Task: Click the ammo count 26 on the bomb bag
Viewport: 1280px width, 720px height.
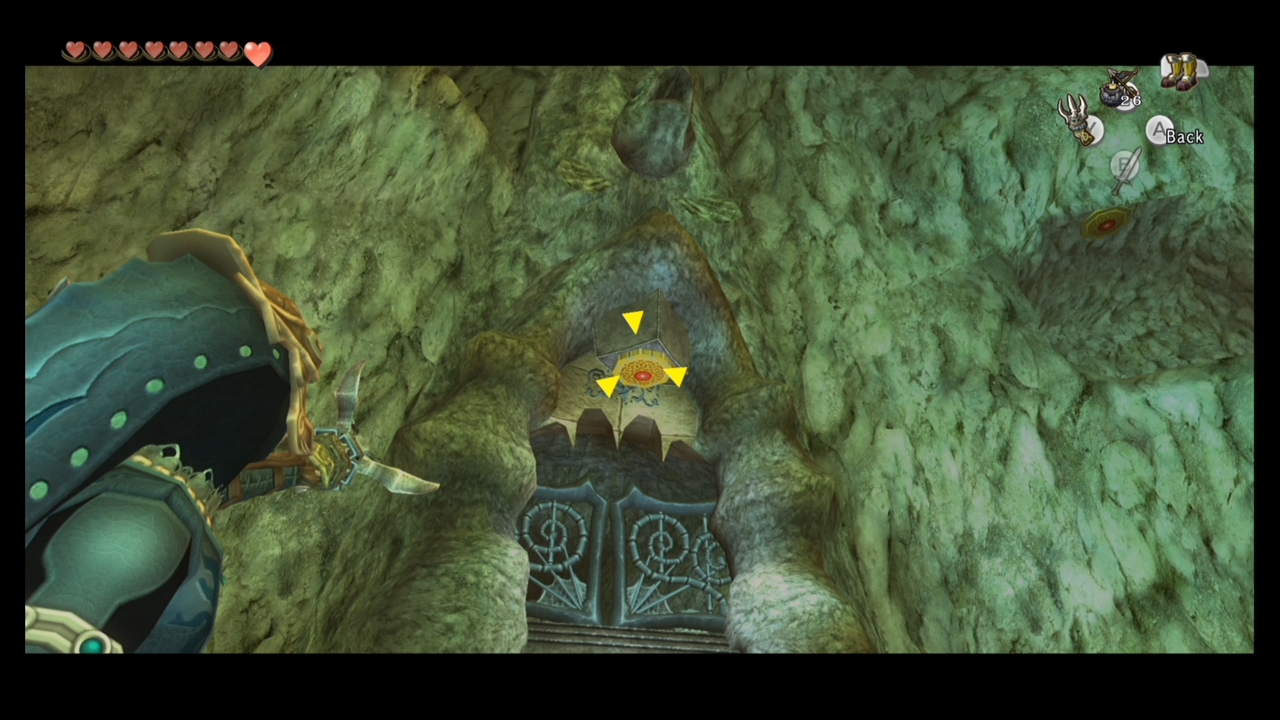Action: 1131,100
